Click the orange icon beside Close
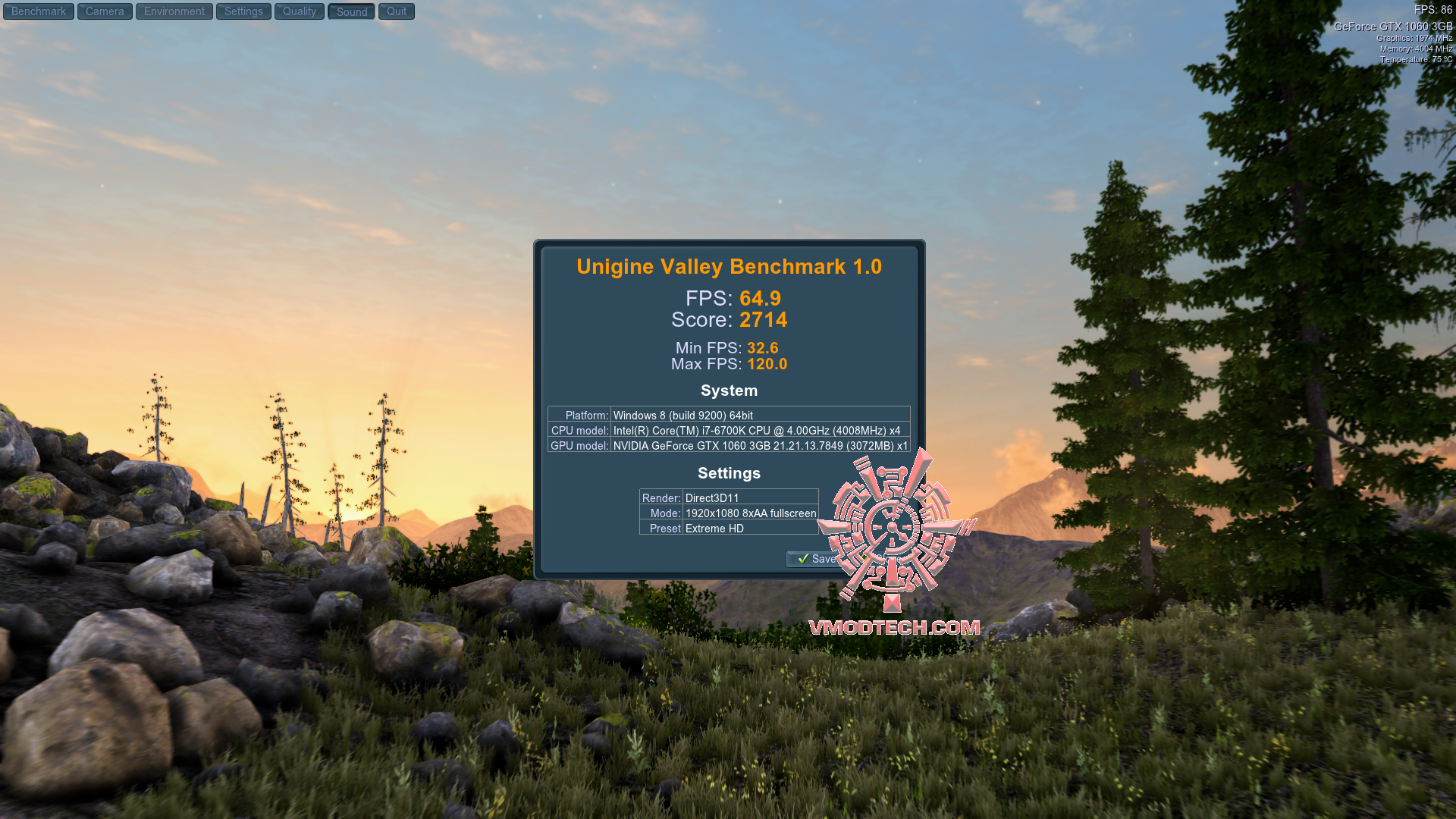The height and width of the screenshot is (819, 1456). [864, 557]
